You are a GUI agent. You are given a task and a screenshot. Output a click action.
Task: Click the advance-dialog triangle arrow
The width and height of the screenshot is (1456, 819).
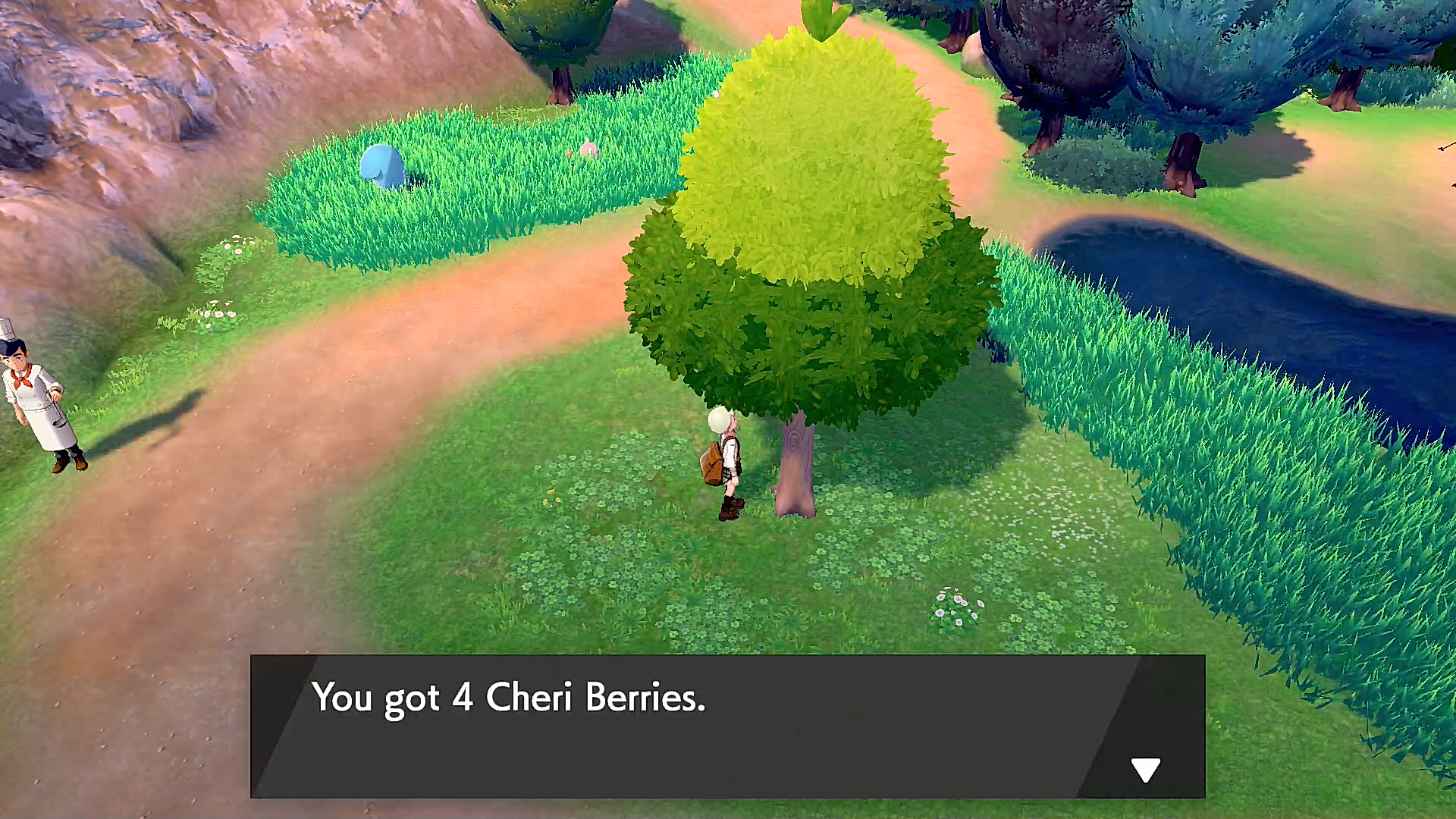1145,768
